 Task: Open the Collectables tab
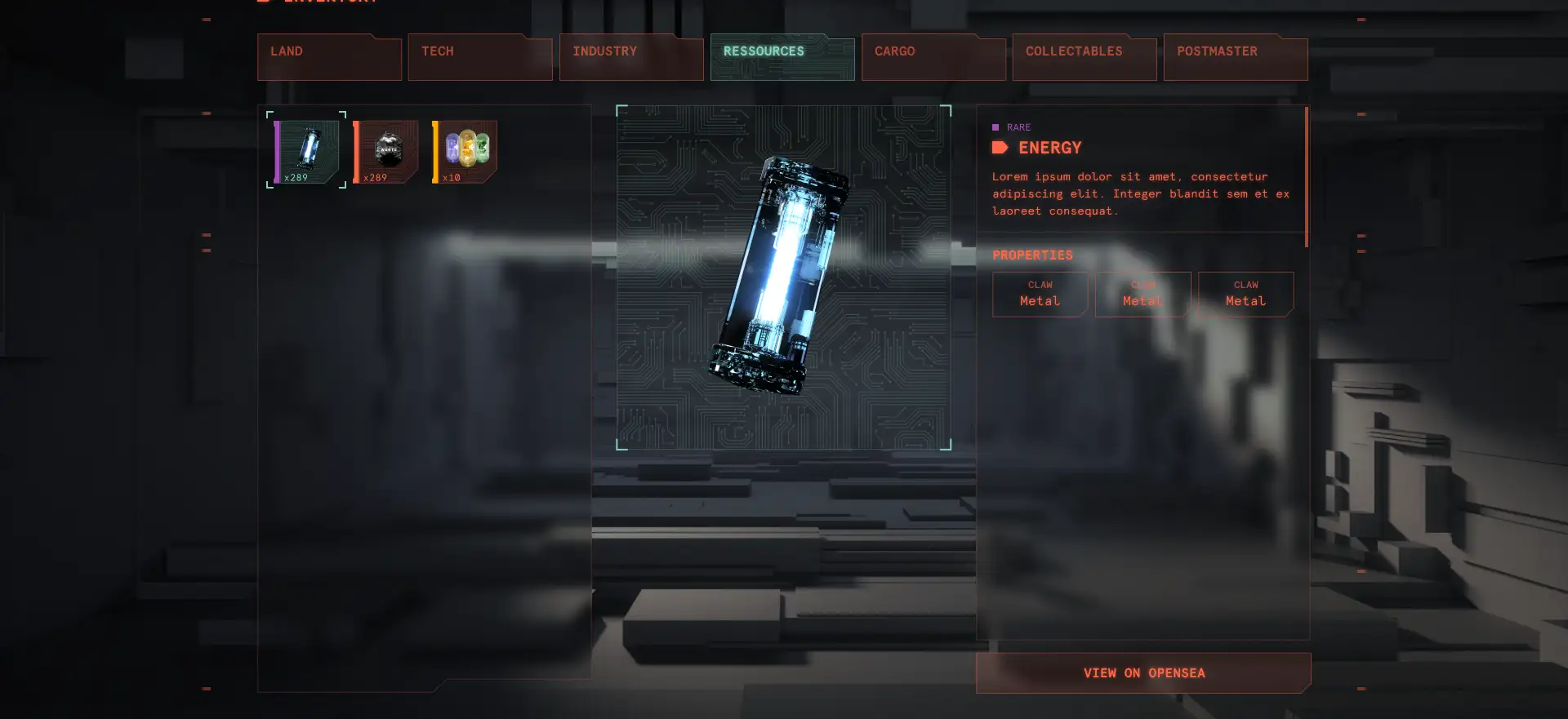point(1085,57)
